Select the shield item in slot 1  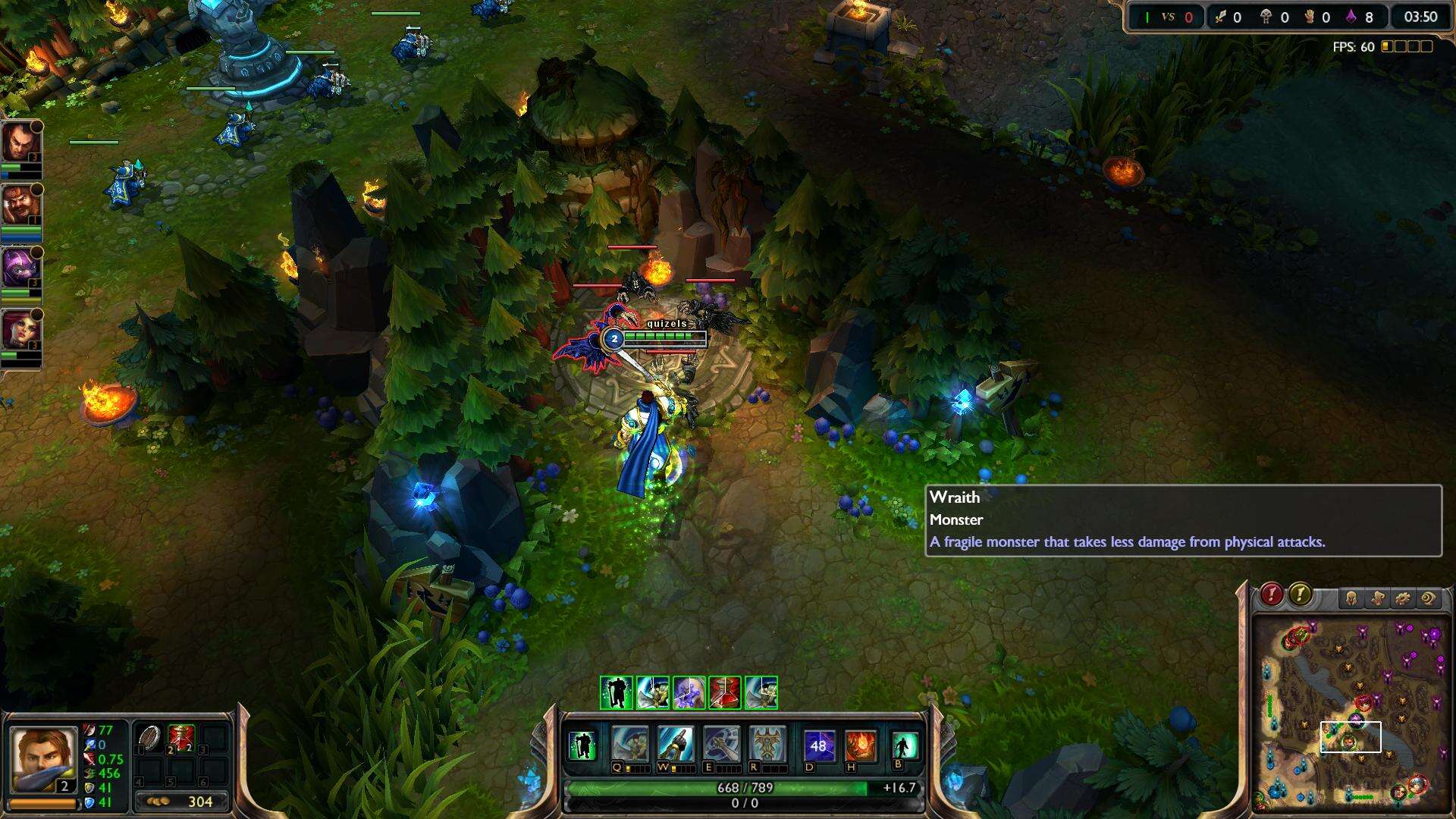point(149,738)
